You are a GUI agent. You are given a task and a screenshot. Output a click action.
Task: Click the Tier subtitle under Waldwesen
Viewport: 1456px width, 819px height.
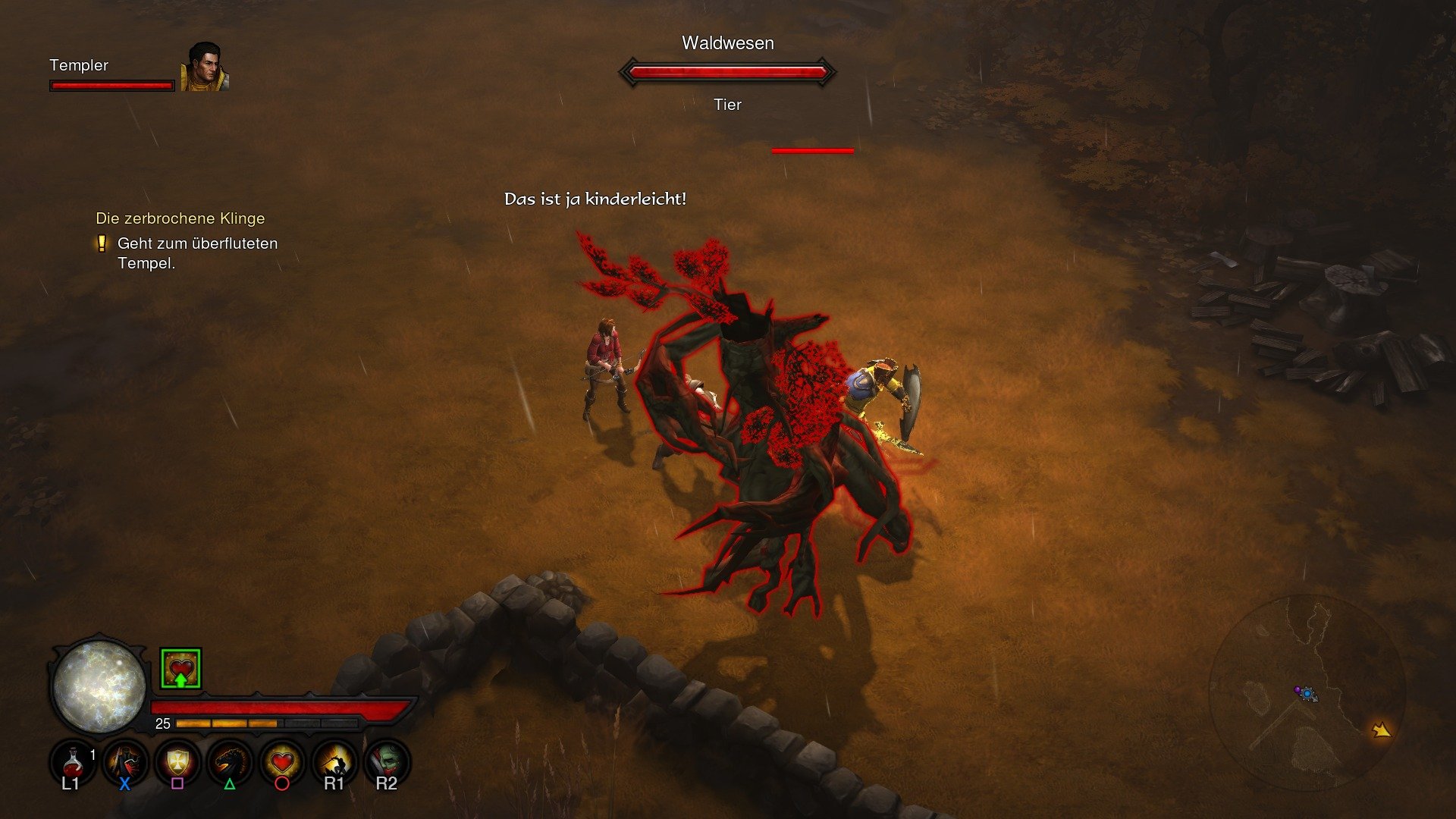pyautogui.click(x=728, y=105)
